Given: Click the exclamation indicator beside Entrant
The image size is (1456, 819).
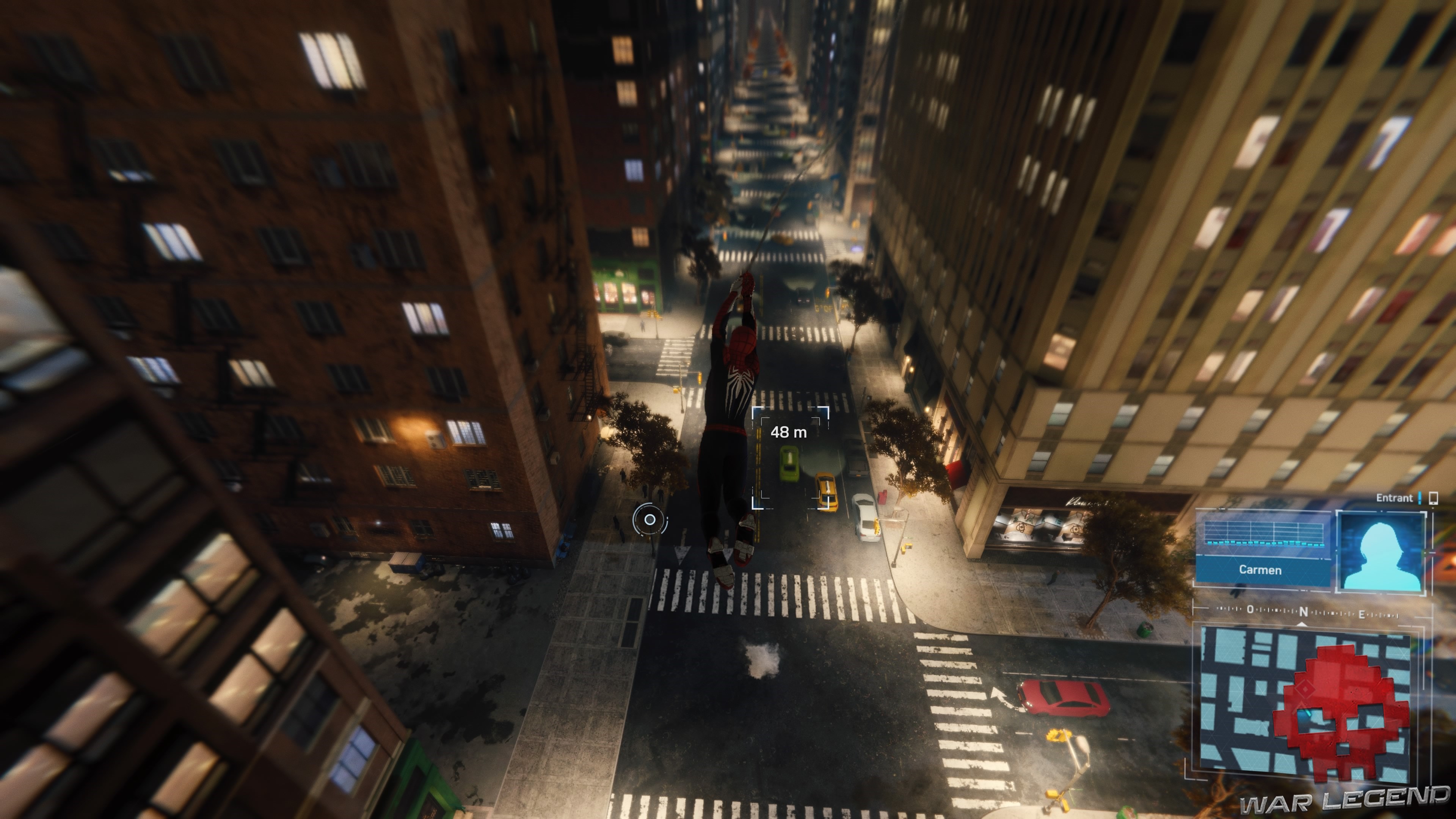Looking at the screenshot, I should (x=1420, y=498).
